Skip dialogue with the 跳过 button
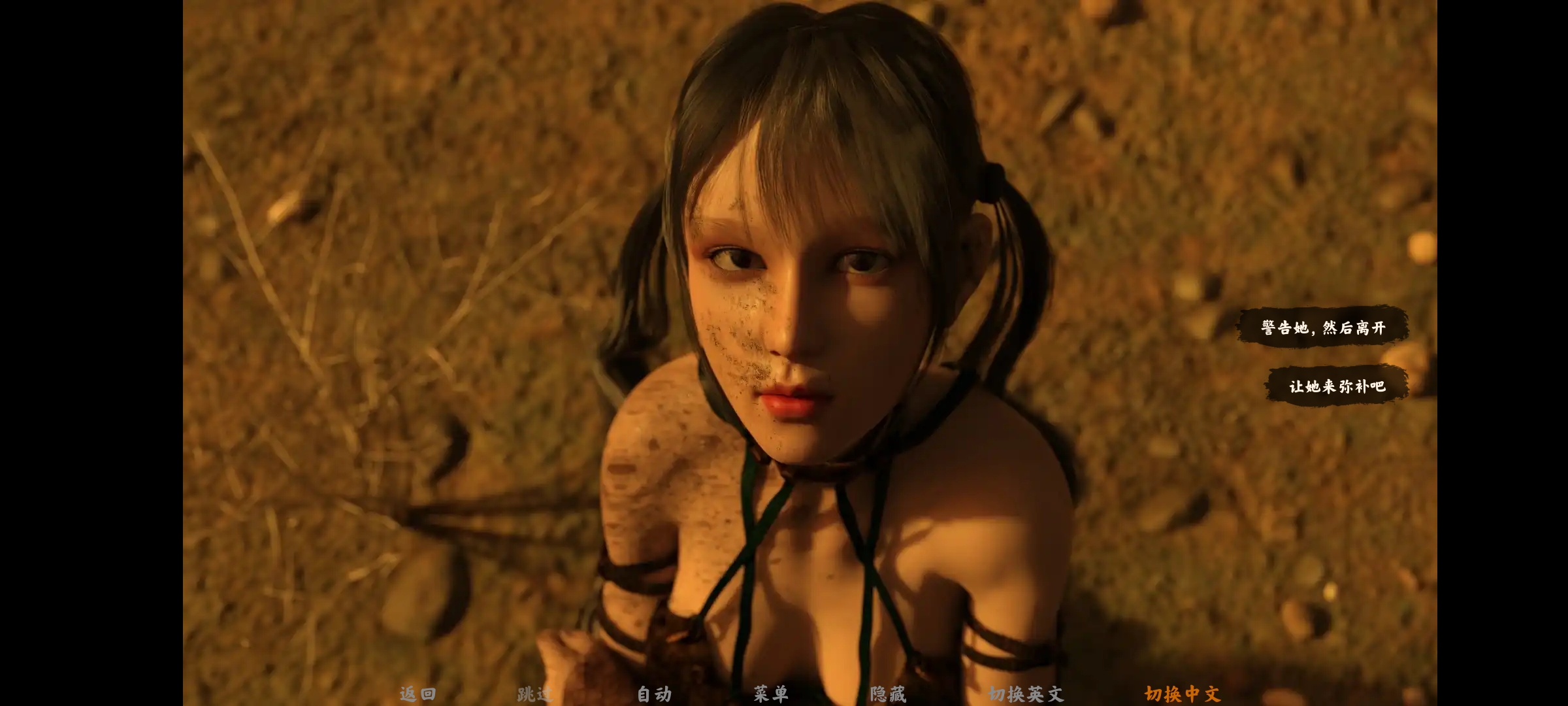This screenshot has width=1568, height=706. (534, 694)
